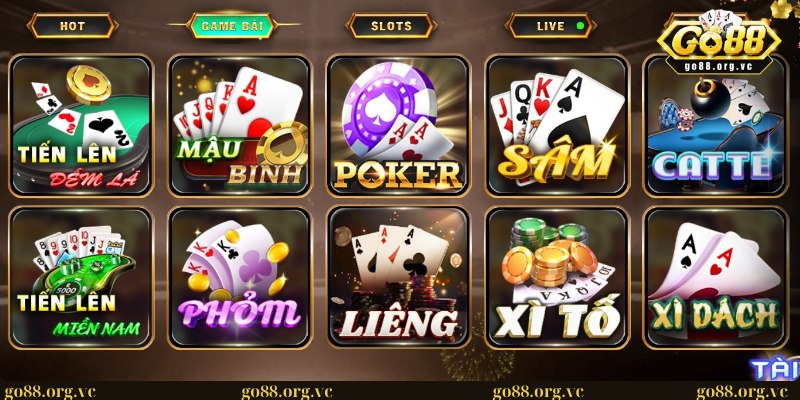Open the Liêng card game
This screenshot has height=400, width=800.
[x=397, y=275]
